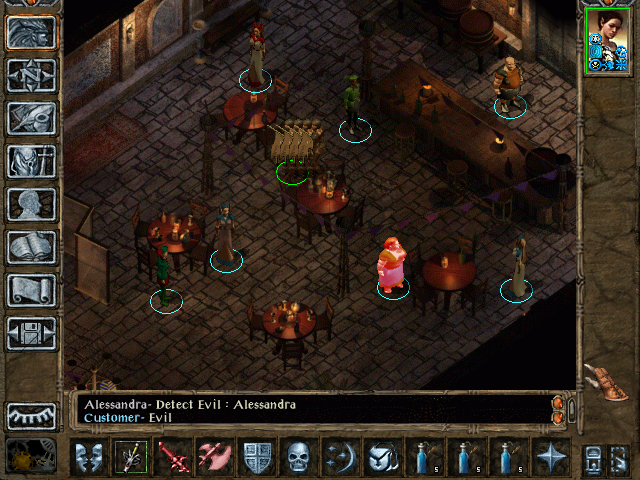The image size is (640, 480).
Task: Open the area map screen
Action: (x=31, y=76)
